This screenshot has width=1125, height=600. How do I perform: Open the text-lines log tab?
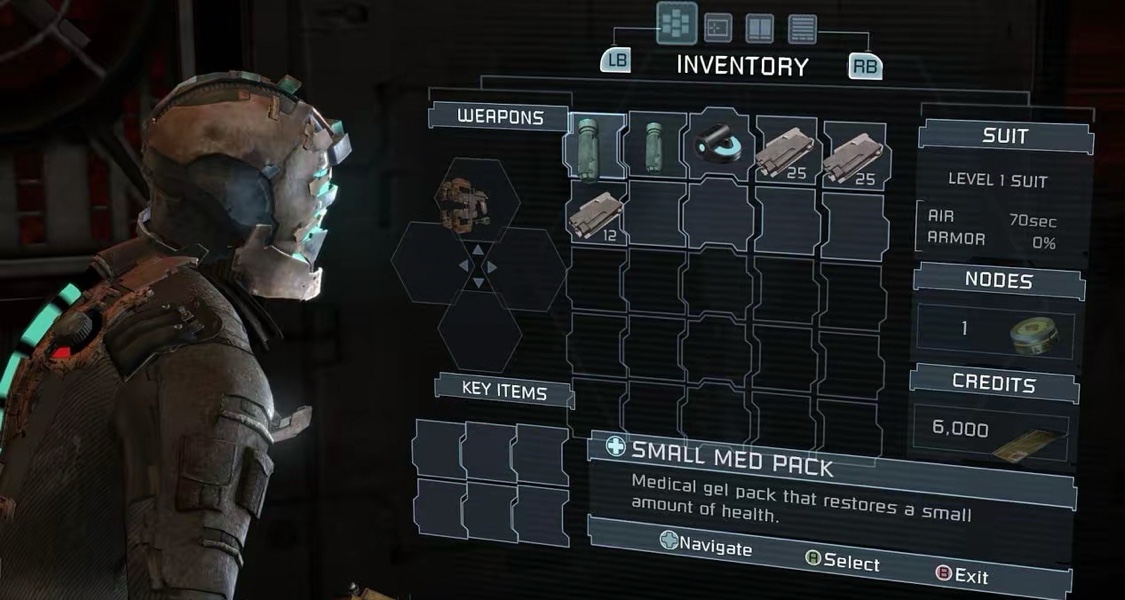pos(802,28)
